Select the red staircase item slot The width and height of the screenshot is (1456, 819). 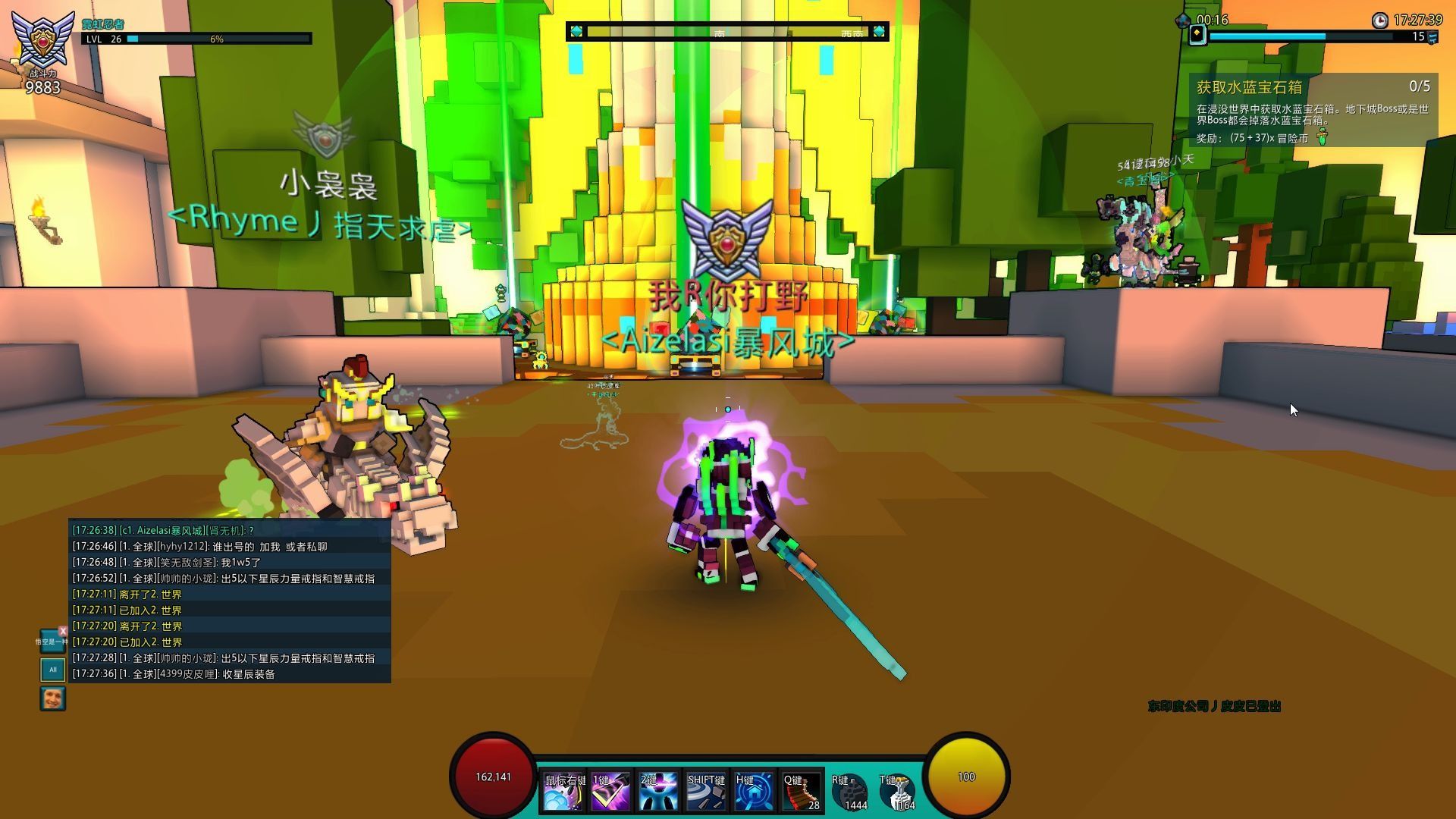click(x=801, y=791)
